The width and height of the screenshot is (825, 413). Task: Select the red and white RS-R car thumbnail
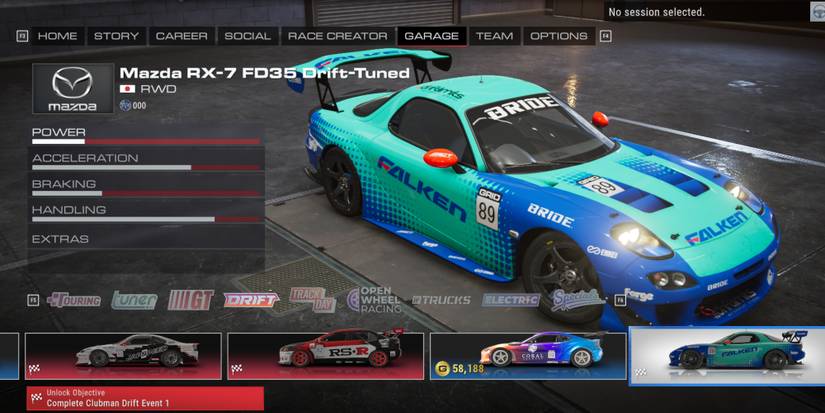pyautogui.click(x=326, y=356)
